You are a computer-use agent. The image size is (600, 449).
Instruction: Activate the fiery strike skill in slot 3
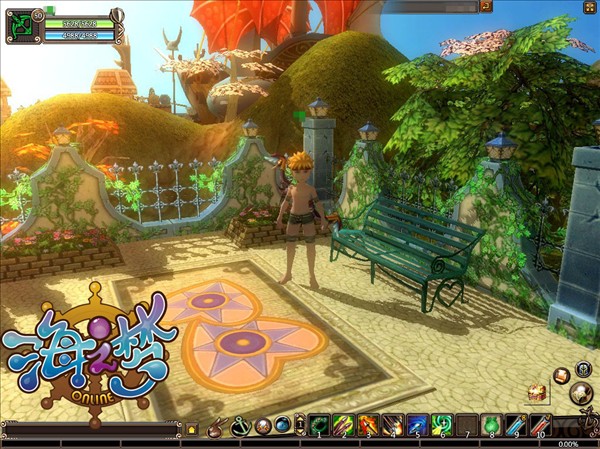point(368,425)
